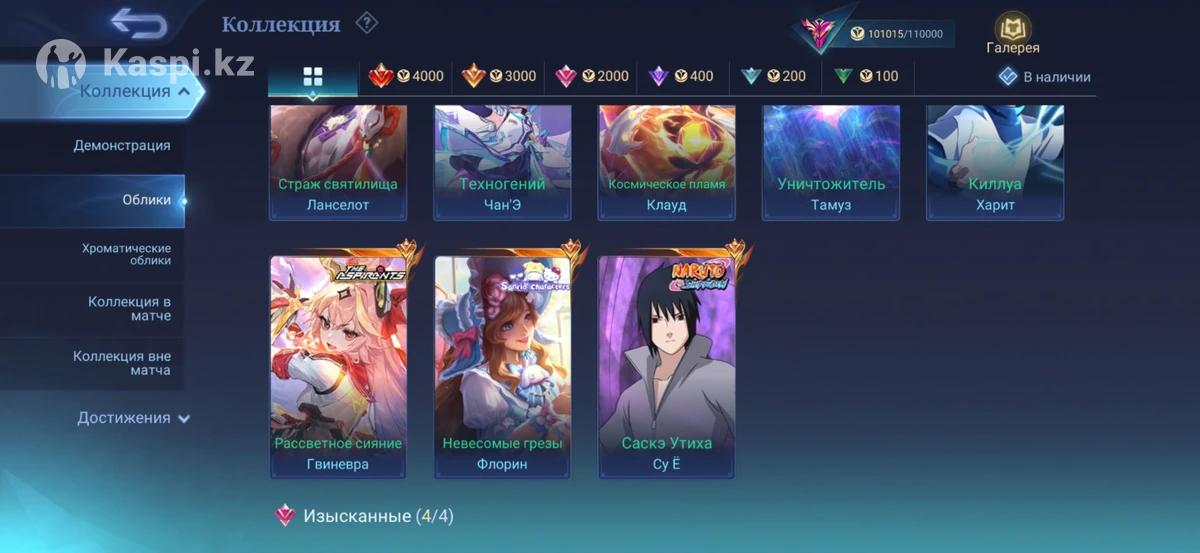Filter skins by the 100 tier
This screenshot has width=1200, height=553.
pyautogui.click(x=866, y=76)
